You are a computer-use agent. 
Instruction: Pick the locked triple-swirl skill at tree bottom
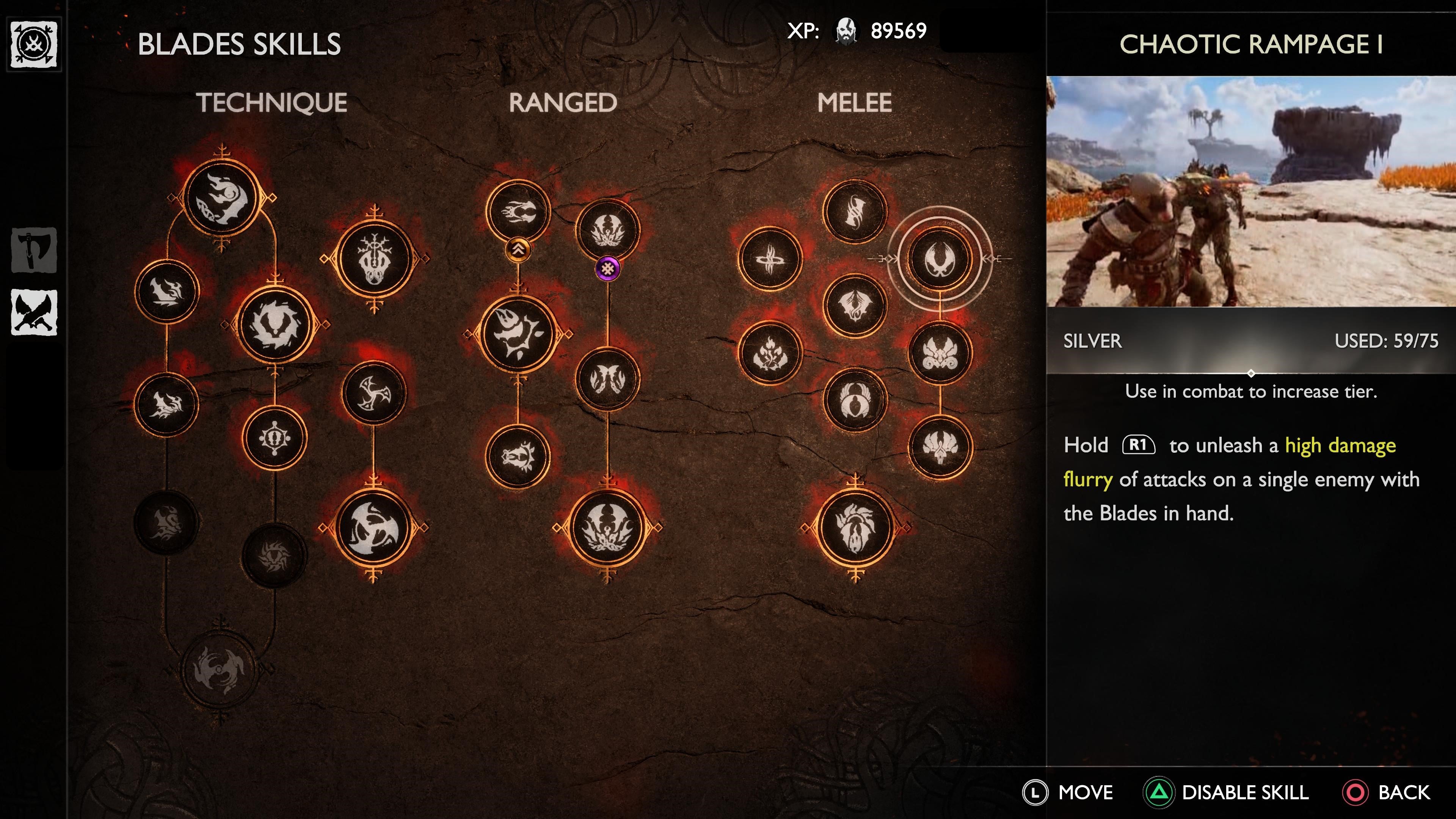(219, 669)
